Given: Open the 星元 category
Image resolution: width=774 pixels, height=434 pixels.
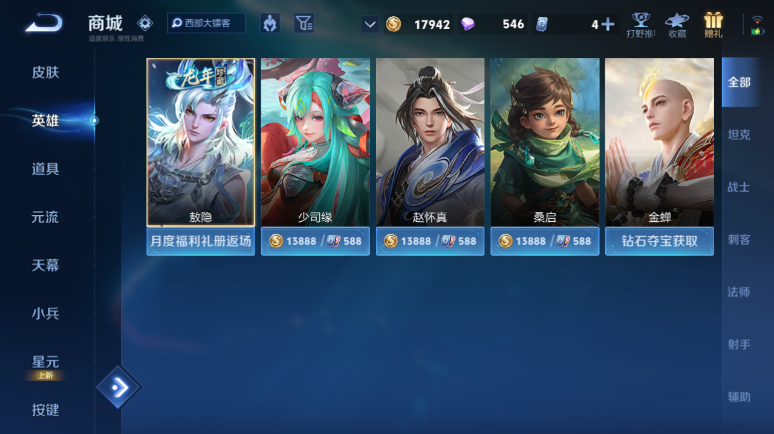Looking at the screenshot, I should point(46,362).
